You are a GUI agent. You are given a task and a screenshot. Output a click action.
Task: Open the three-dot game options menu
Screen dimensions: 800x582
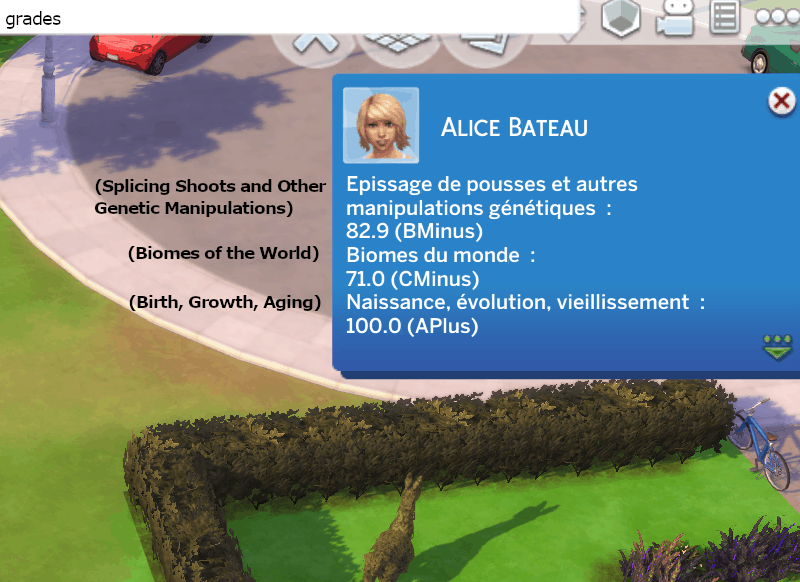pos(778,17)
